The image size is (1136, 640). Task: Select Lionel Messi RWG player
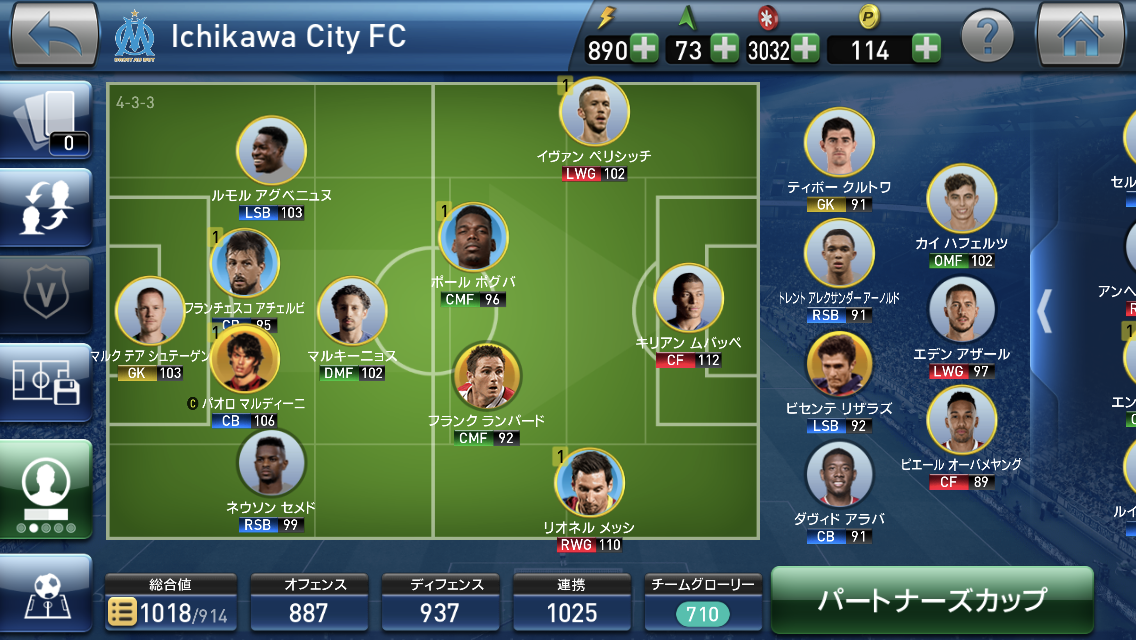pyautogui.click(x=590, y=482)
